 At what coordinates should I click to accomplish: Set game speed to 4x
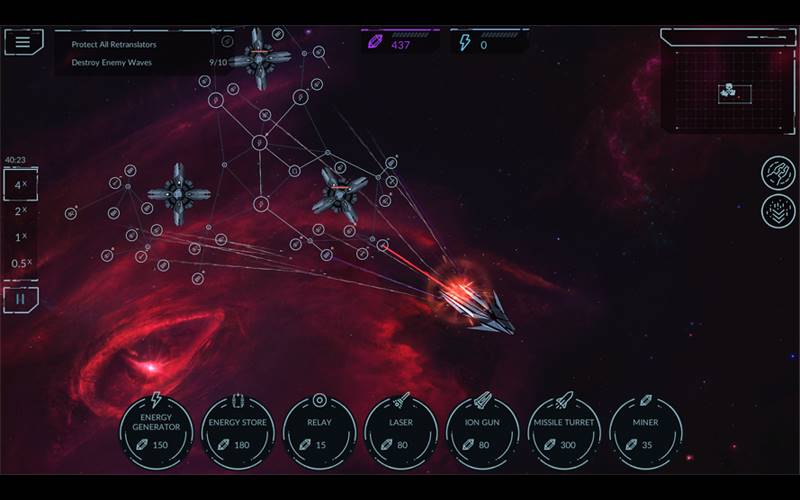click(x=20, y=185)
